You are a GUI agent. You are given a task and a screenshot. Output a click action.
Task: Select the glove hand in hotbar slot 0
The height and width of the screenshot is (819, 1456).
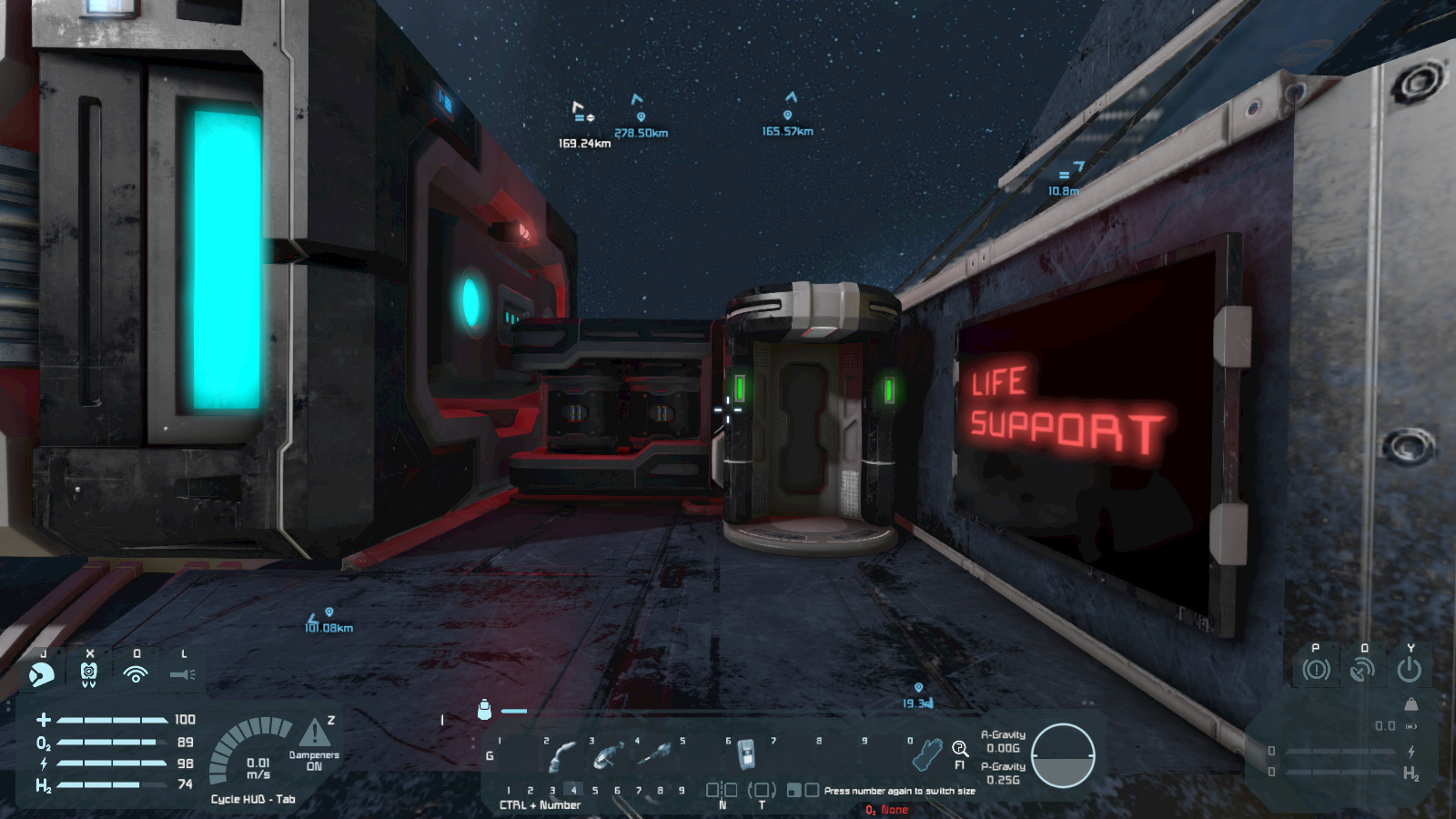coord(927,754)
